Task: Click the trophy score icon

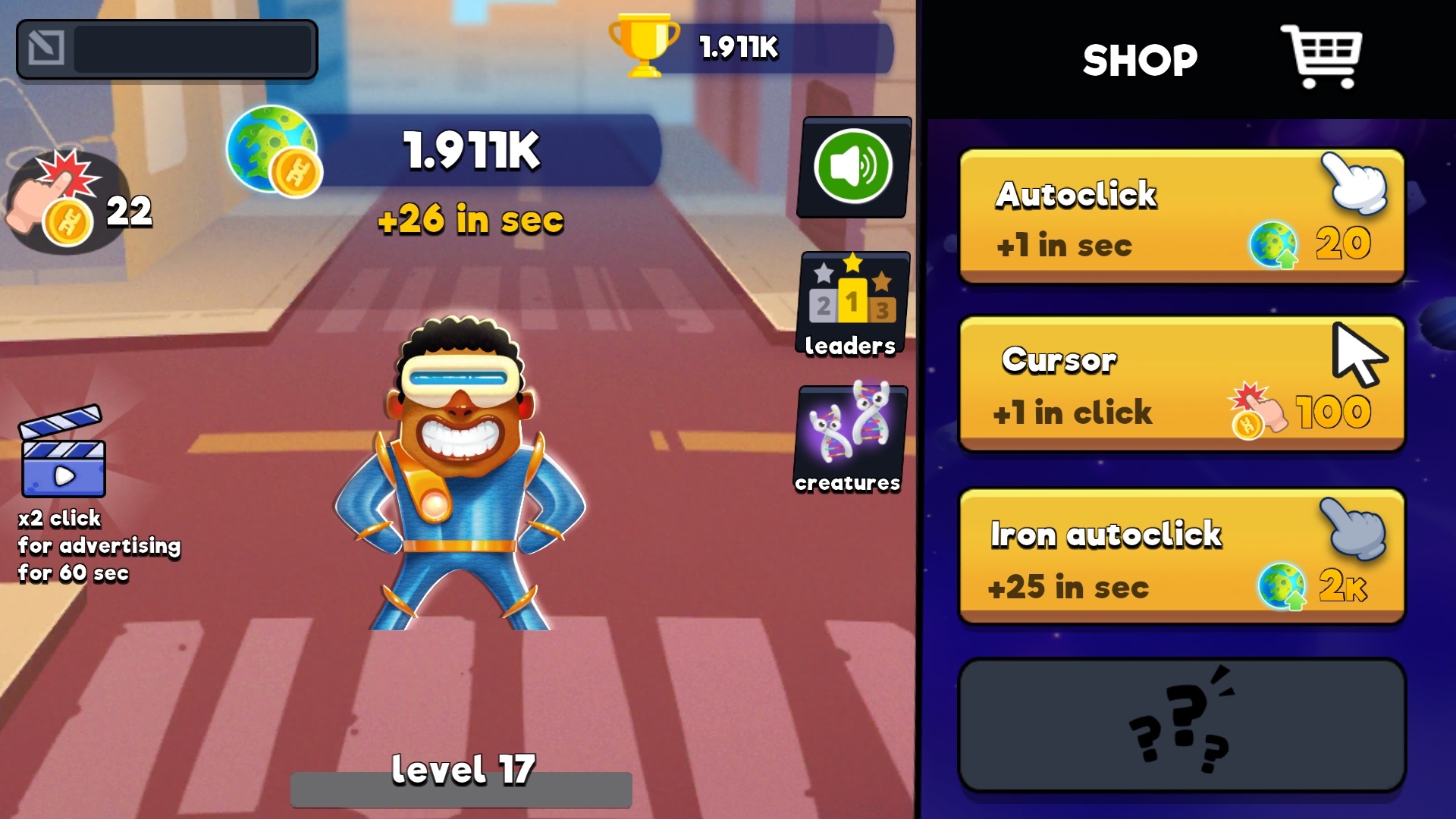Action: click(x=642, y=47)
